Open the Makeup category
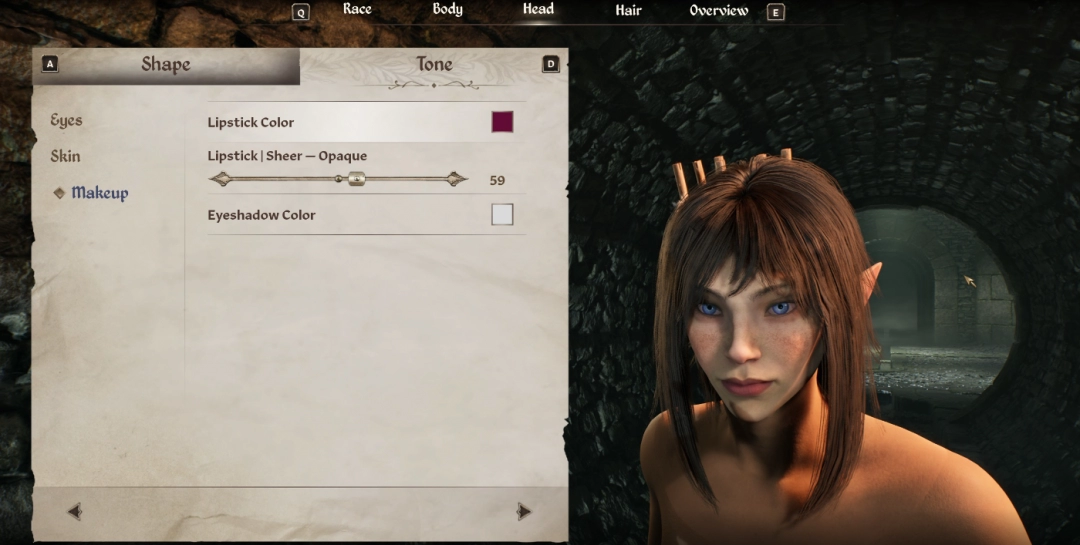1080x545 pixels. tap(99, 193)
